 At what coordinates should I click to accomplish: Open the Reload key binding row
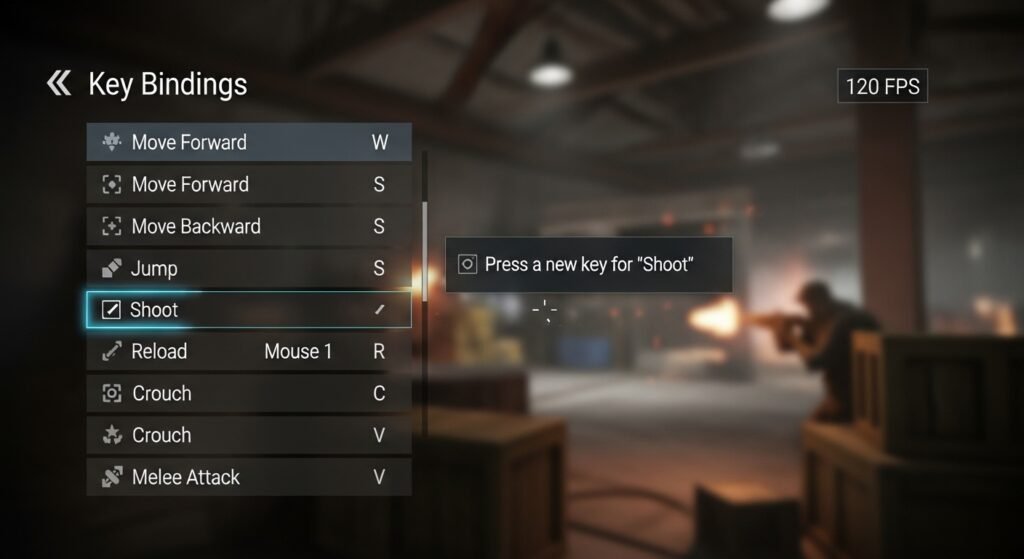248,352
